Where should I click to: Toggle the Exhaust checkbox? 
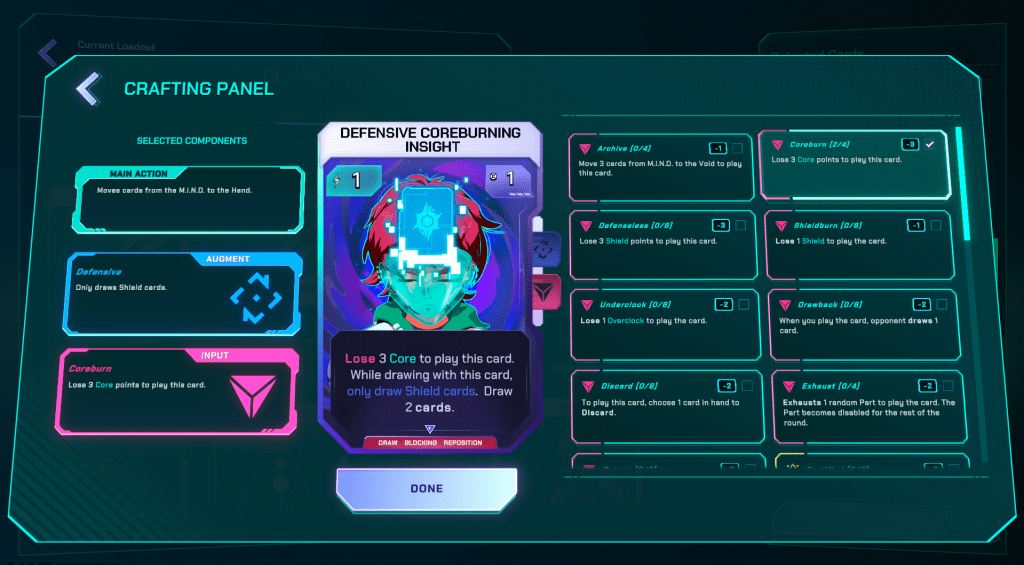(x=946, y=386)
